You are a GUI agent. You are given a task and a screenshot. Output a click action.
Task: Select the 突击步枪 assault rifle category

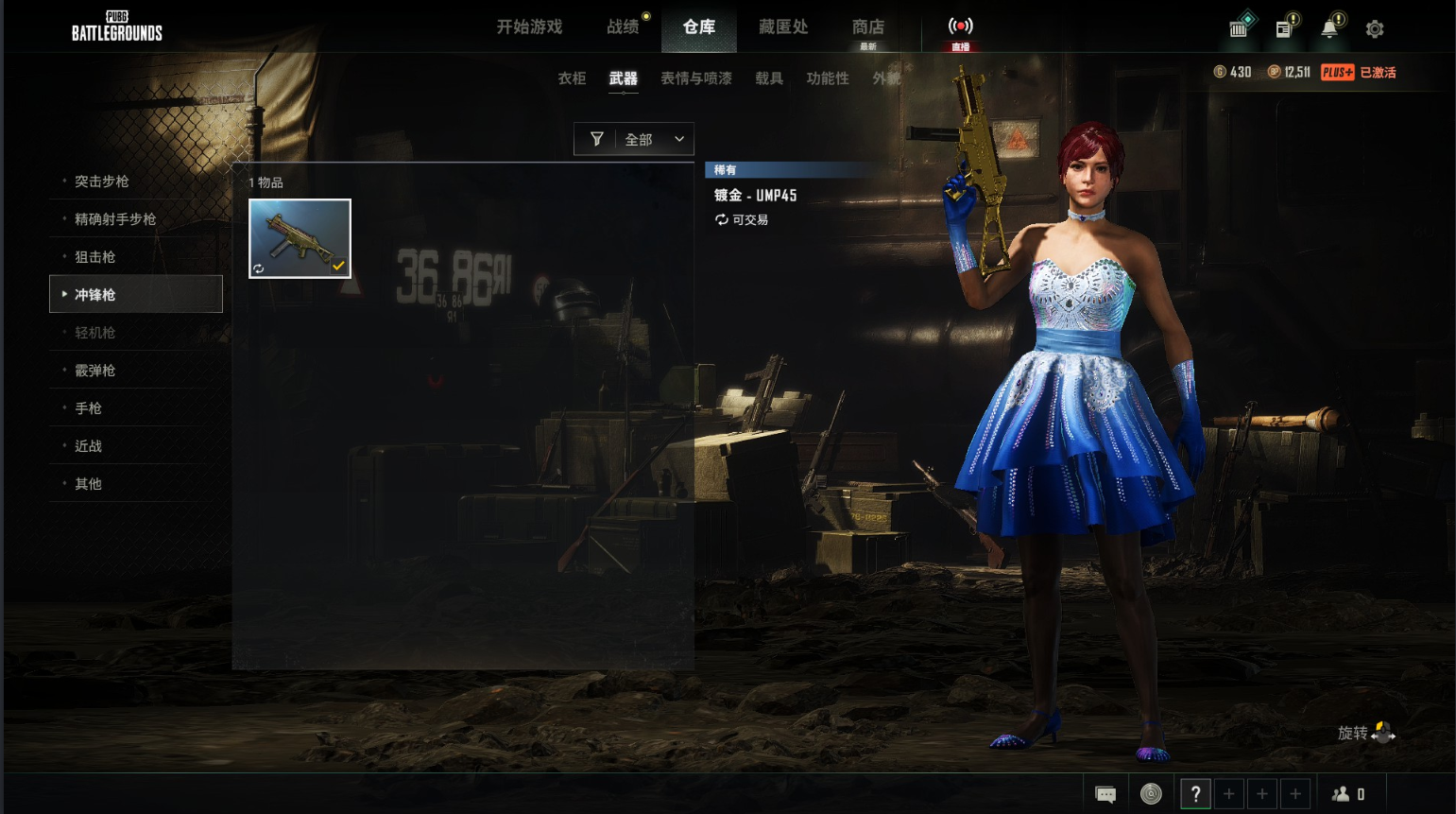102,182
